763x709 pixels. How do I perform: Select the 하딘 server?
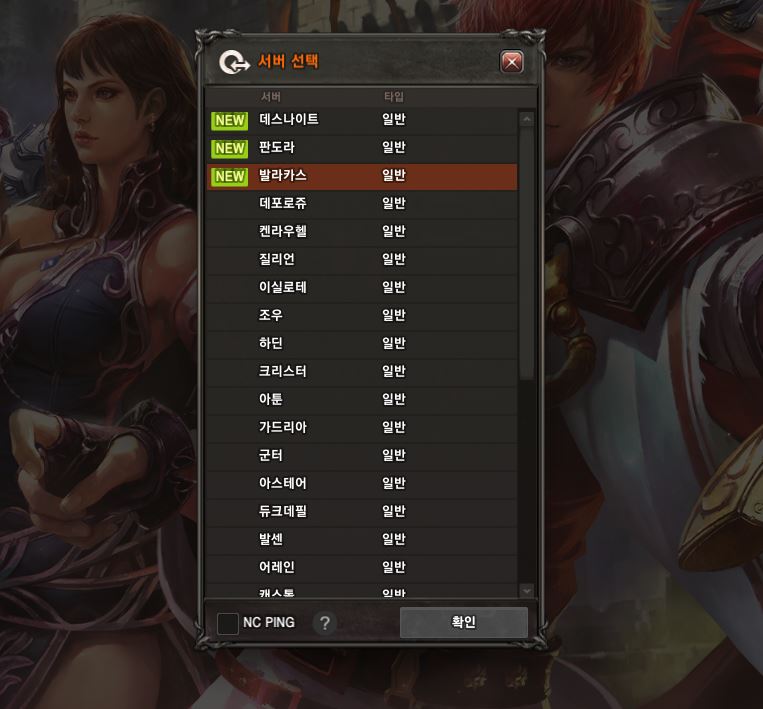(271, 344)
